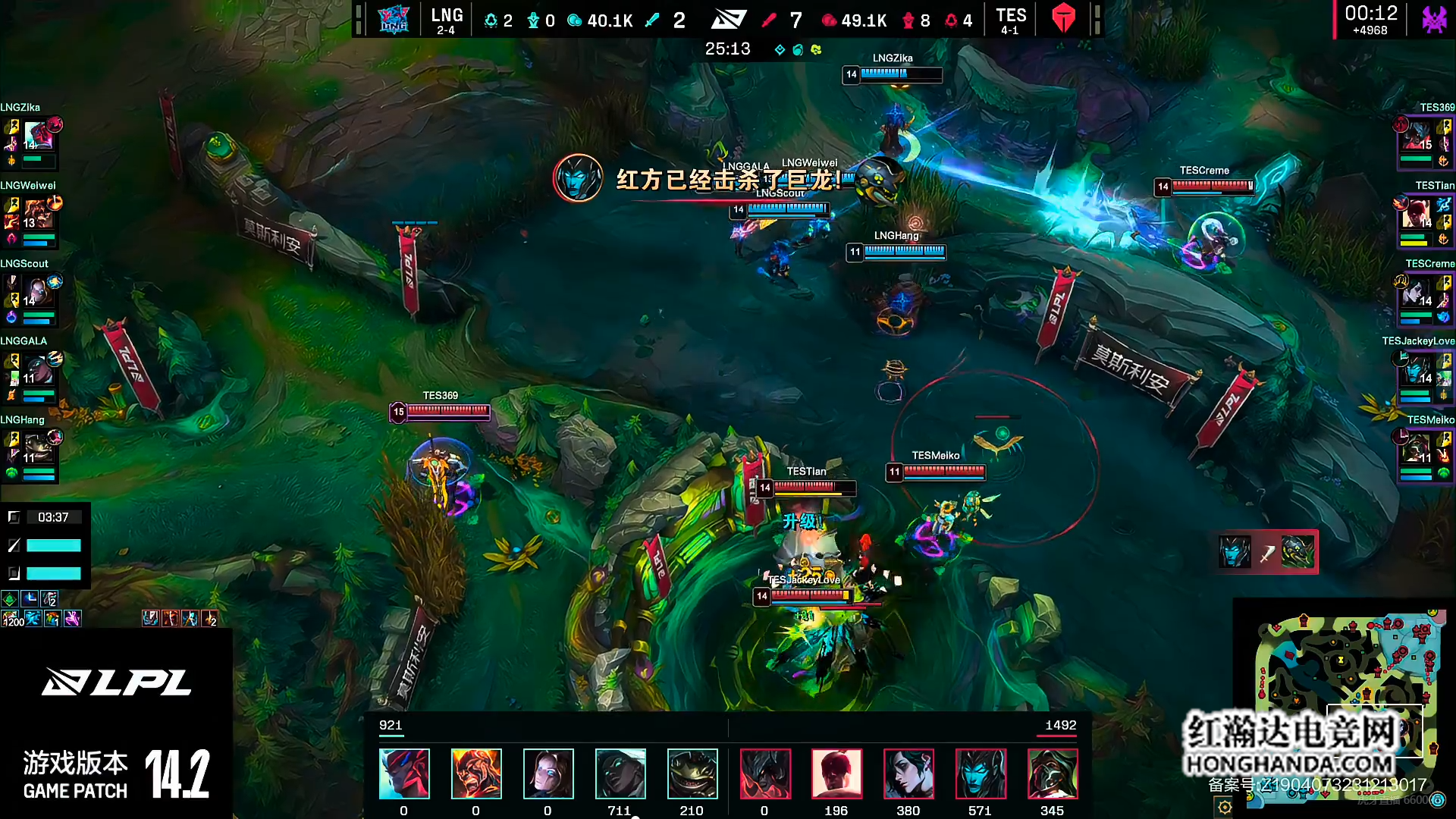Choose the champion portrait showing 380

[908, 773]
